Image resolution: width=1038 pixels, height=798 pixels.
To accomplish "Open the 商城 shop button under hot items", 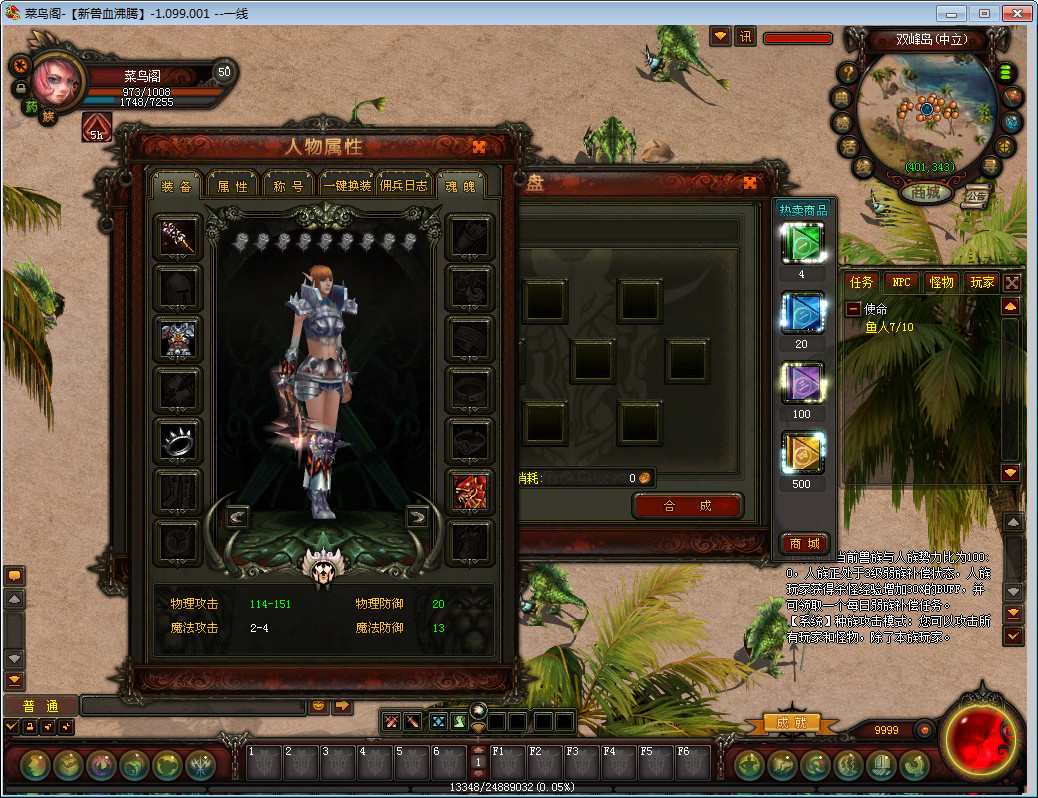I will click(x=804, y=543).
